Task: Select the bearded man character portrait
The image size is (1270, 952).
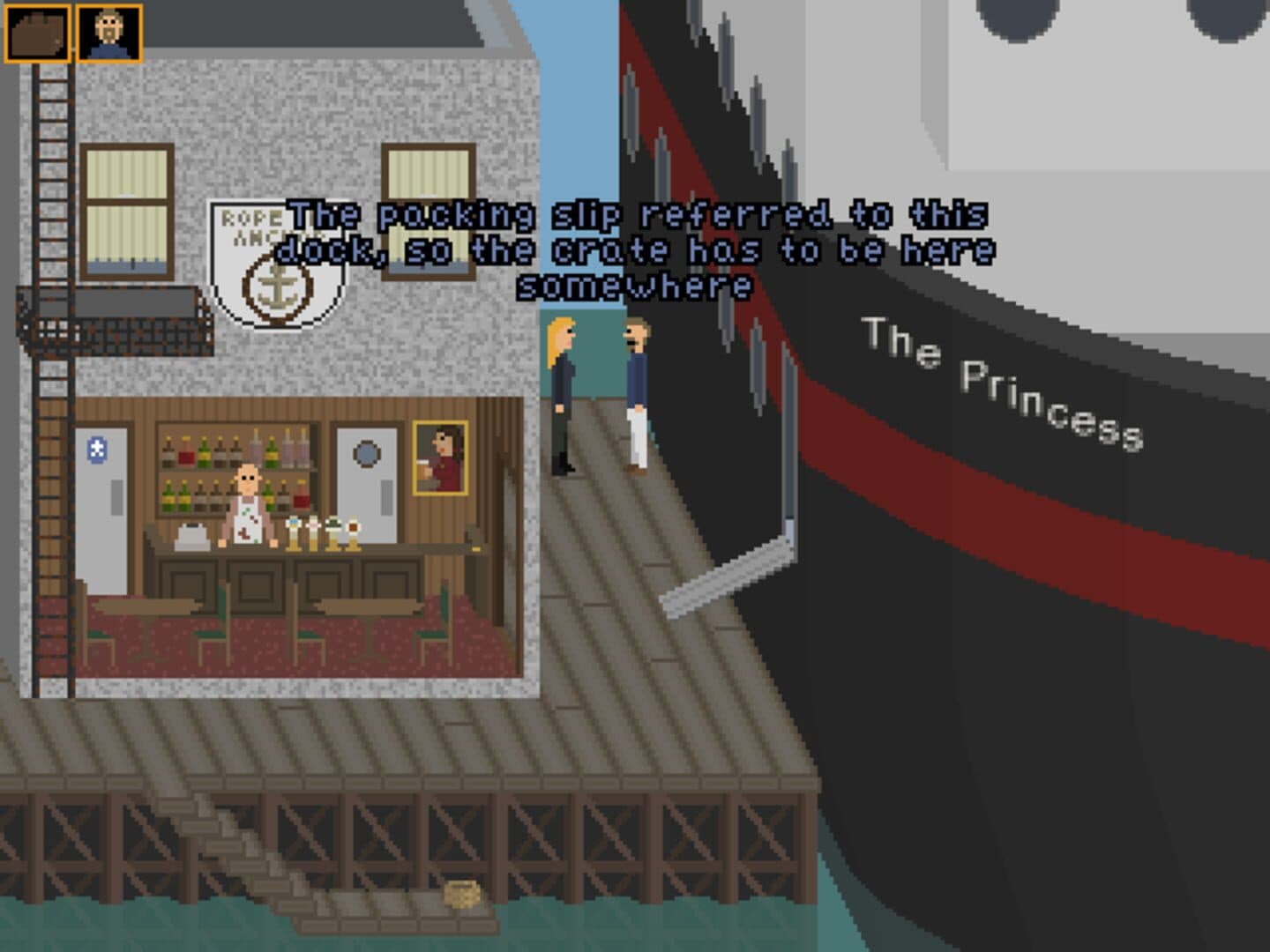Action: point(108,33)
